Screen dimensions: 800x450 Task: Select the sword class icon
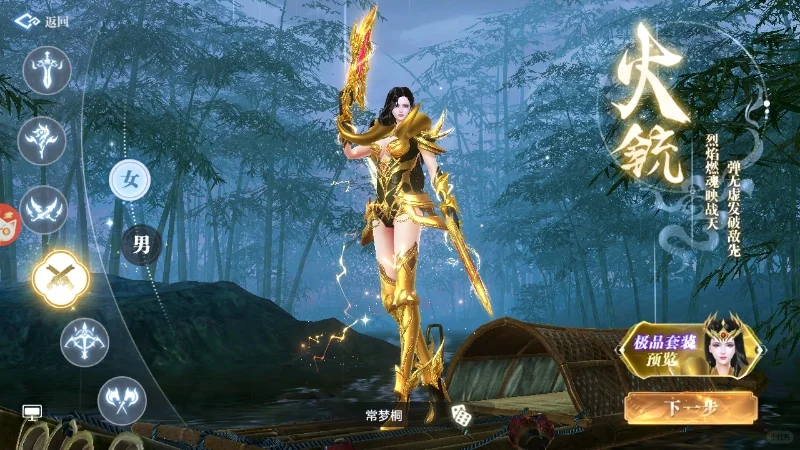point(47,71)
